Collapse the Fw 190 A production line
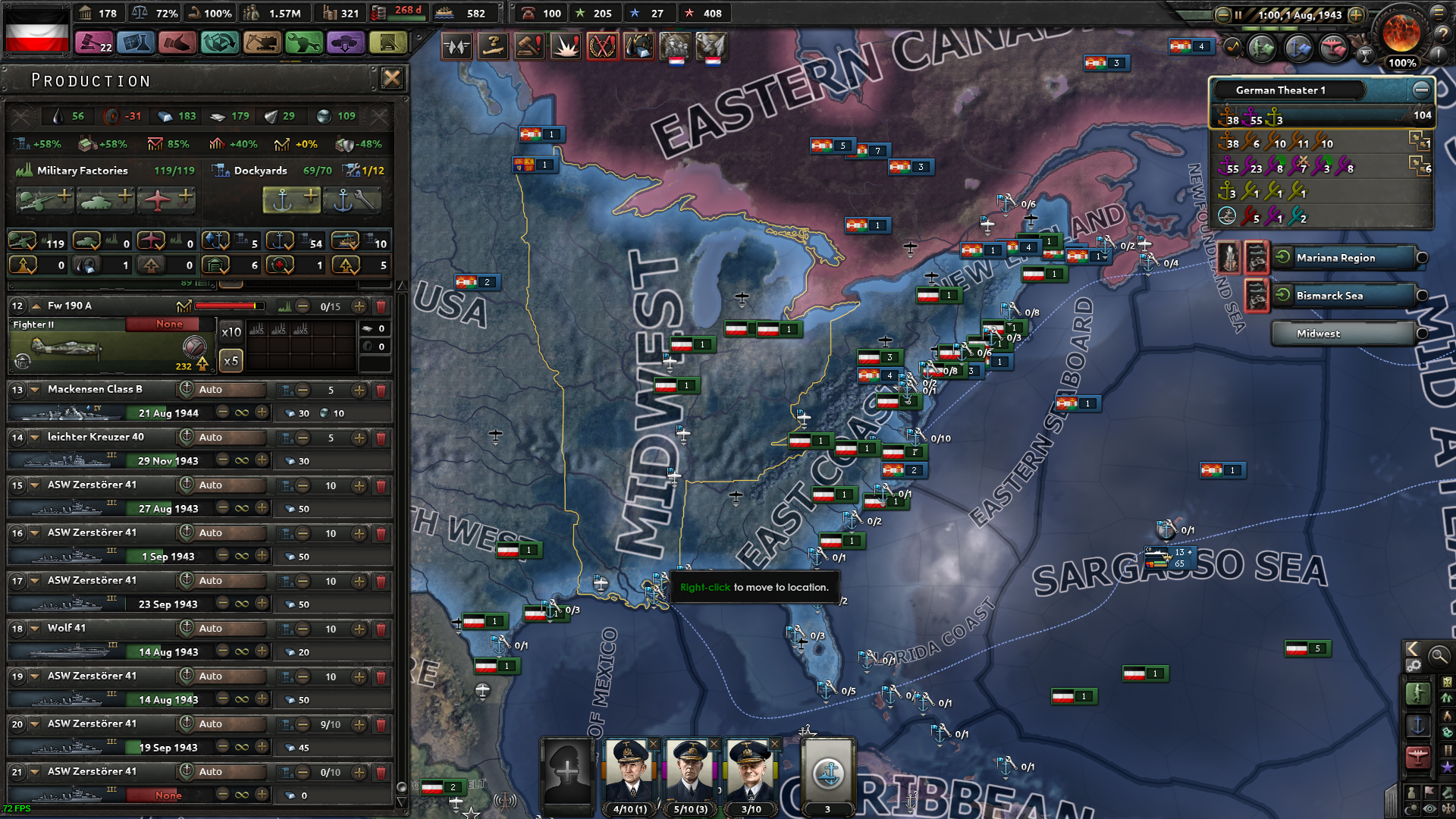The image size is (1456, 819). point(35,306)
